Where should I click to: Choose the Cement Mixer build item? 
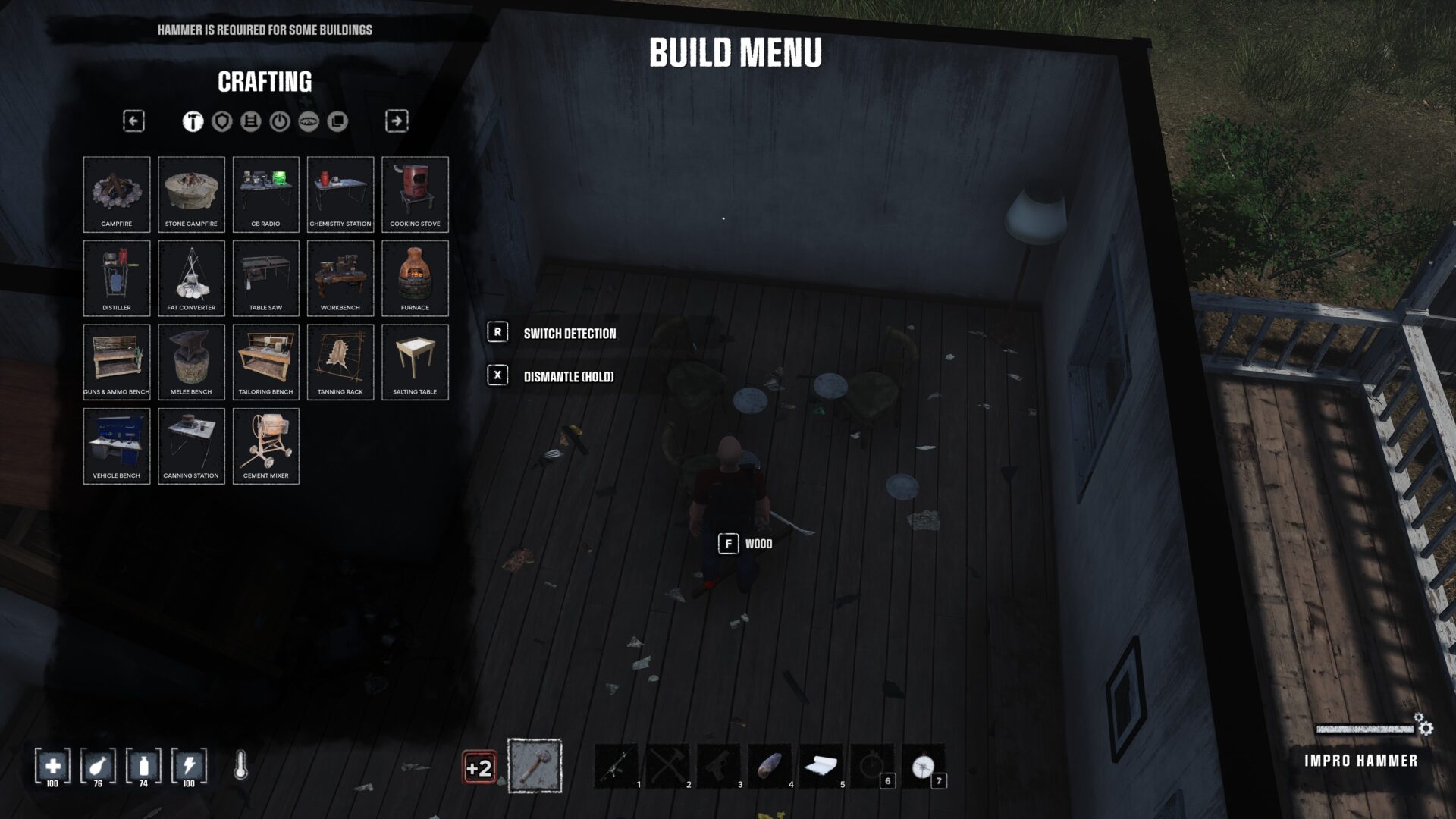(265, 446)
